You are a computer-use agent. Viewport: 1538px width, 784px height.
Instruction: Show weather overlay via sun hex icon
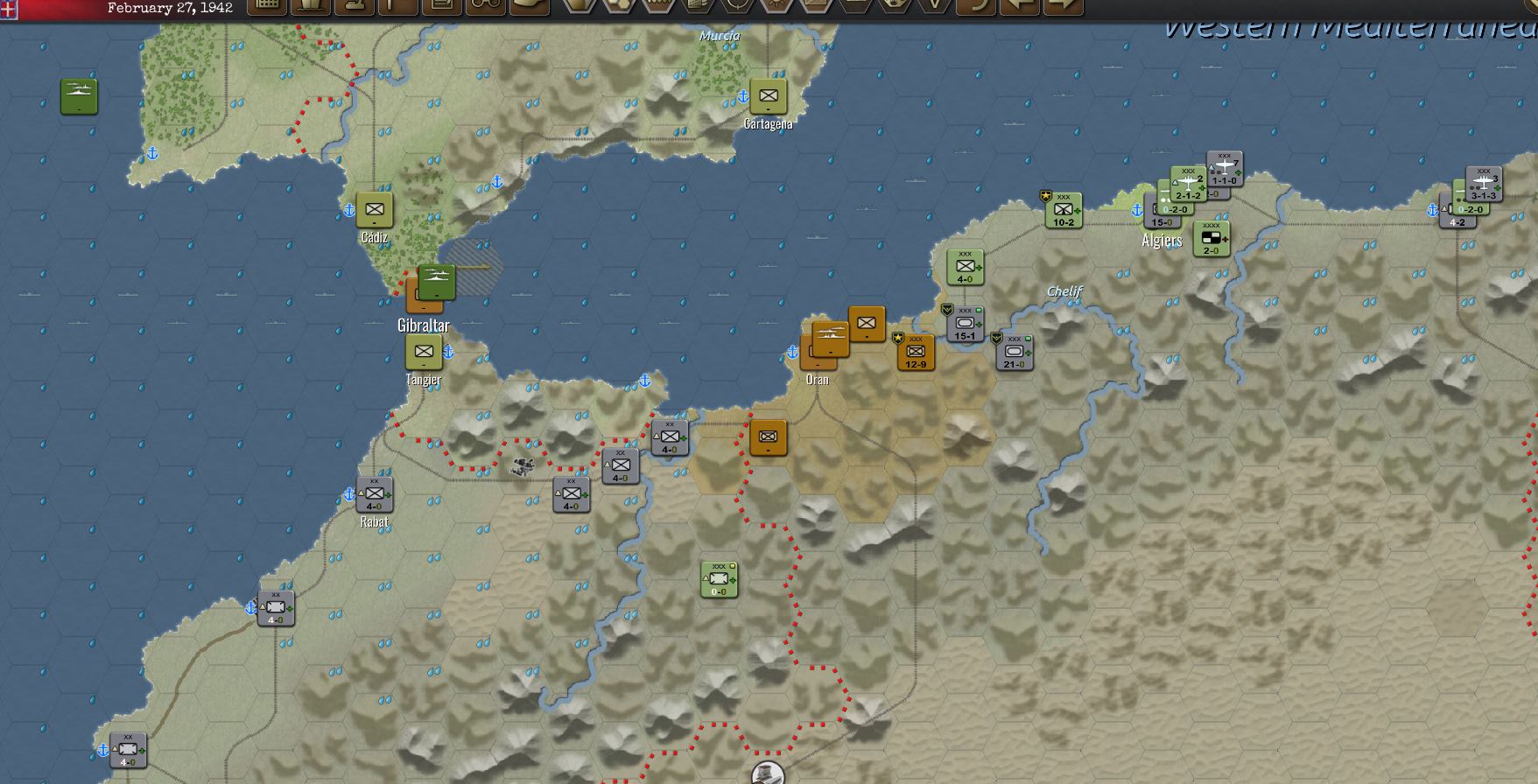pyautogui.click(x=777, y=7)
